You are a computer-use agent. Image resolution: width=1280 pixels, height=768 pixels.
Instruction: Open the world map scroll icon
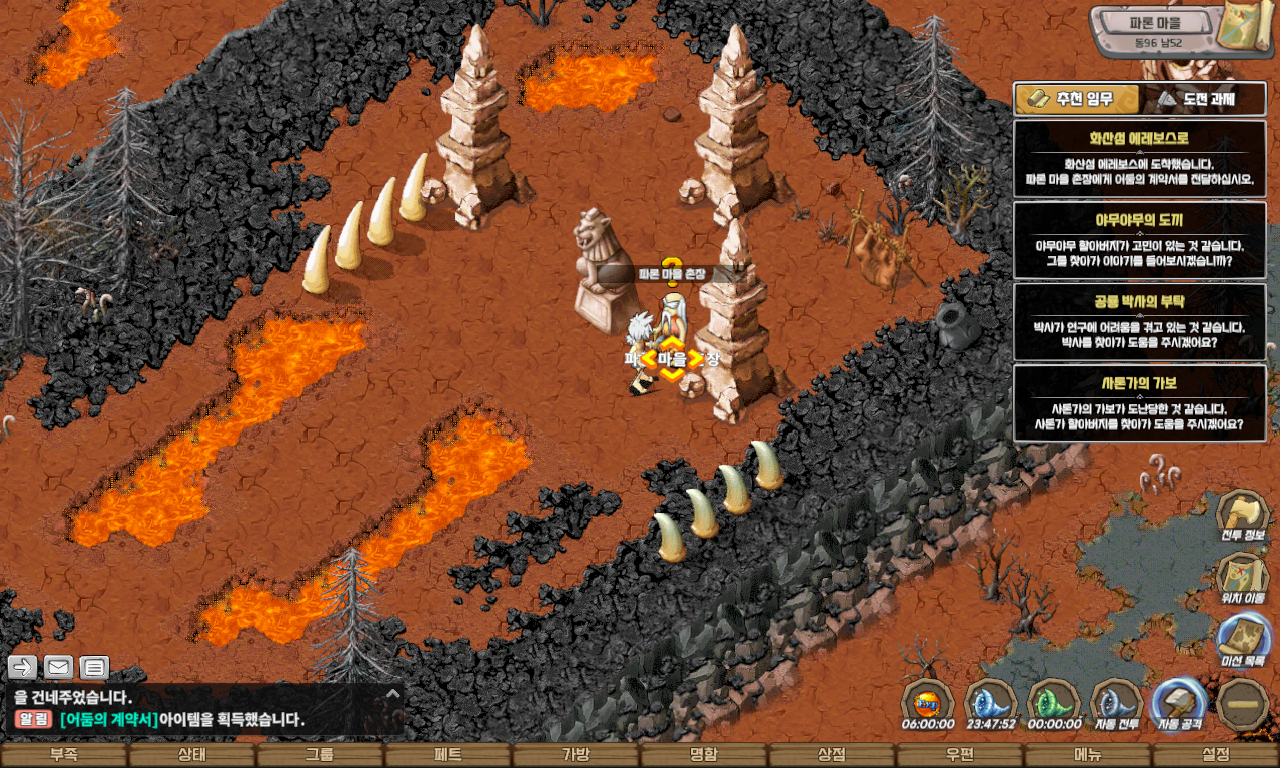pos(1247,30)
